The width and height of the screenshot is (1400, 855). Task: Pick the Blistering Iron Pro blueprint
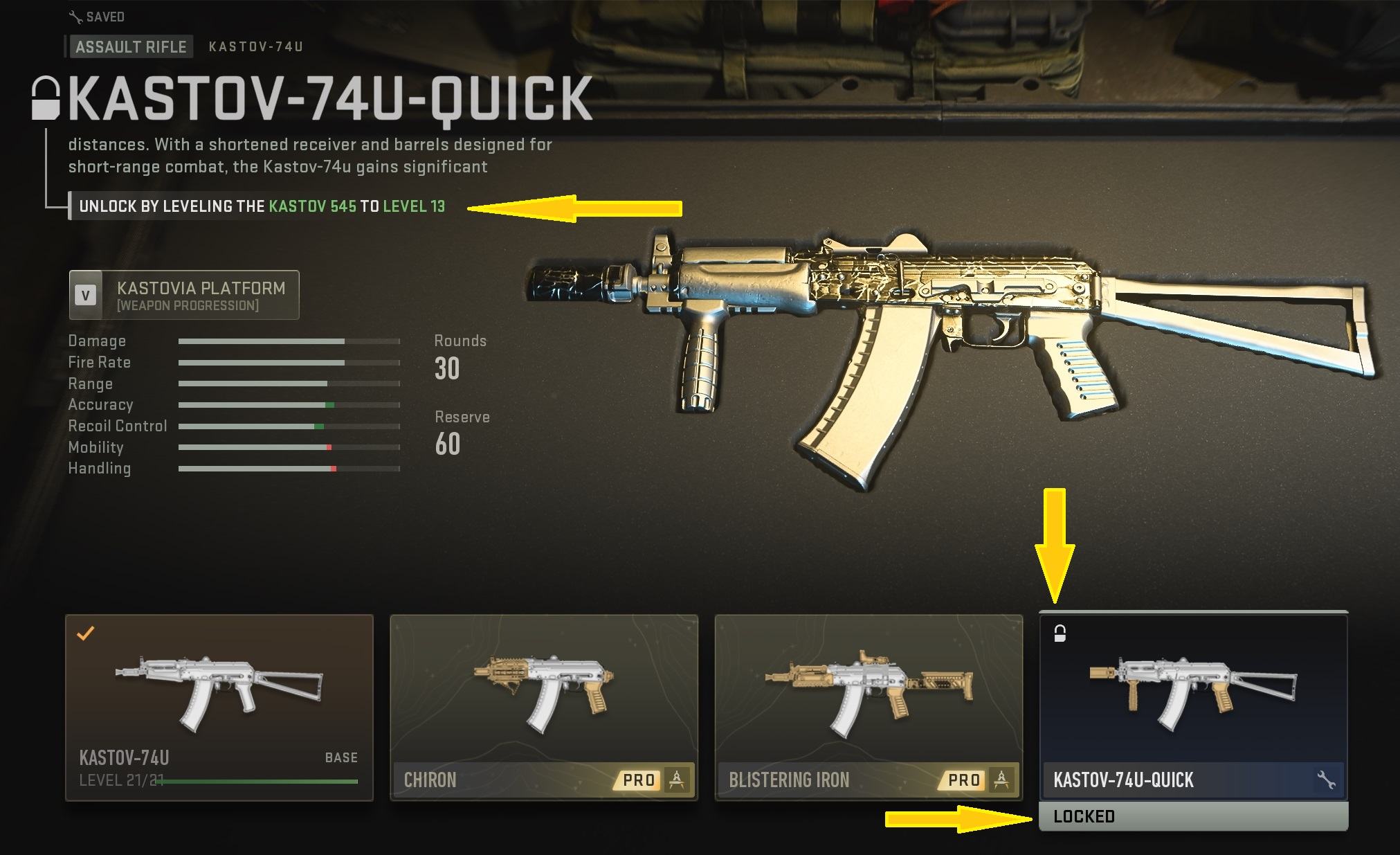coord(868,707)
